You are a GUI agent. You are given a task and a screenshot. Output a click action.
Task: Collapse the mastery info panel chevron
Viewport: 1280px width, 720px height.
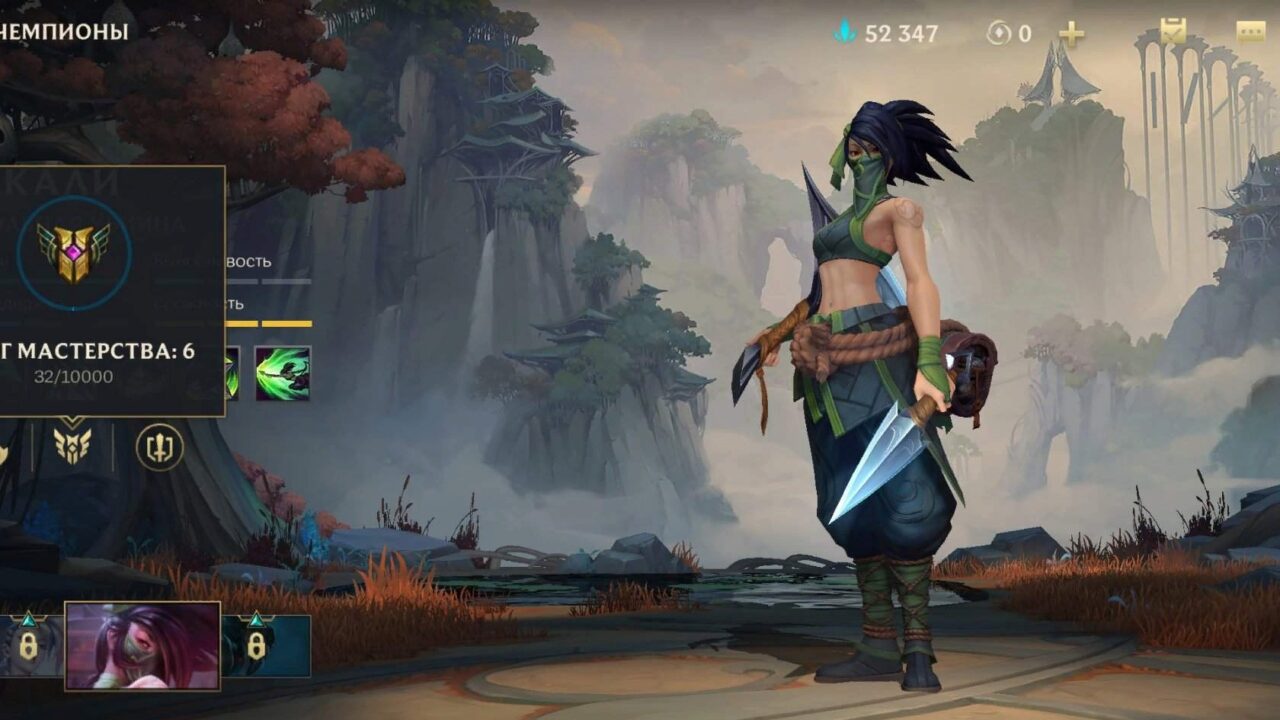(72, 420)
